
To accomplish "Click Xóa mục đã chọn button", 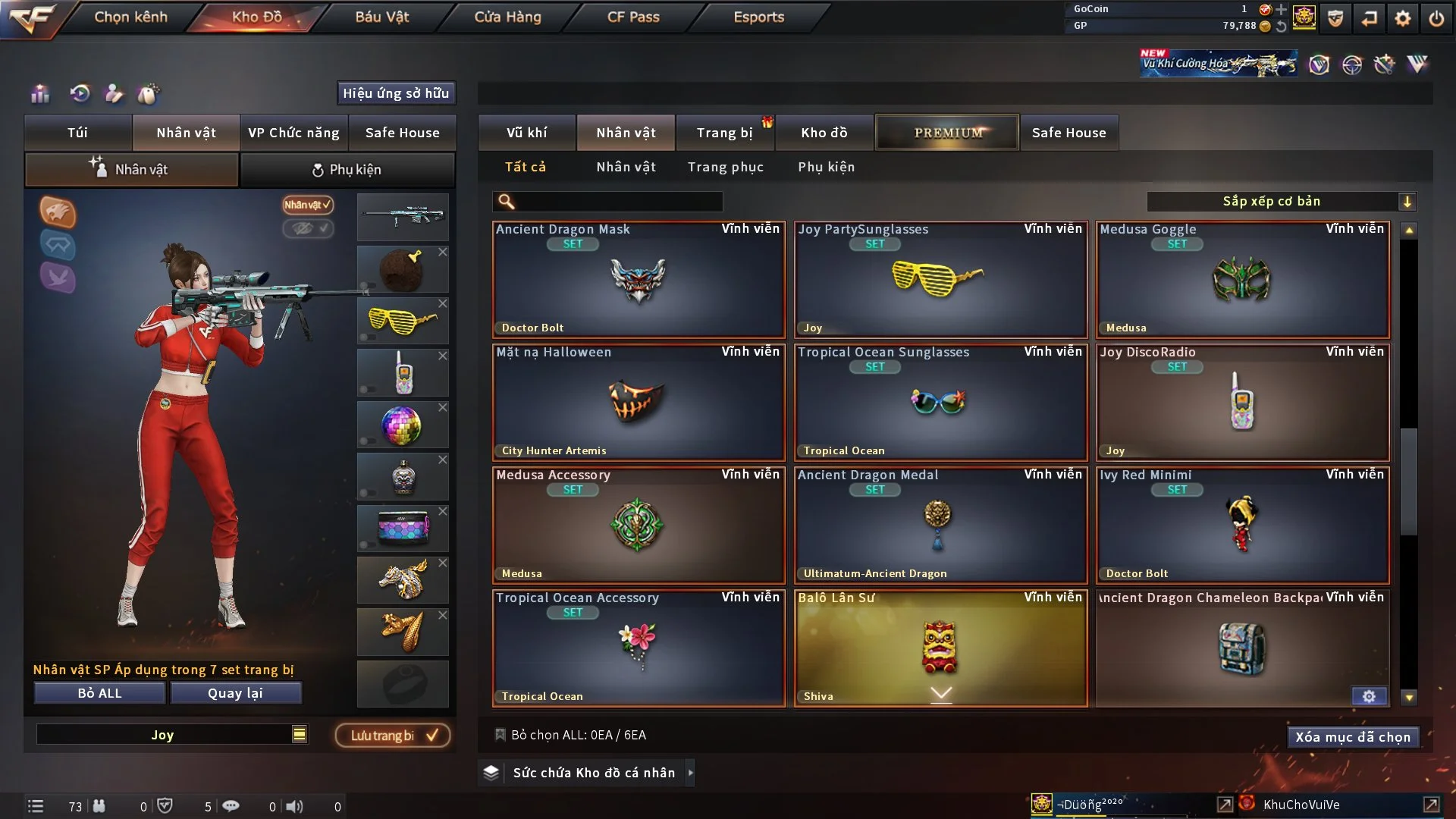I will tap(1353, 737).
